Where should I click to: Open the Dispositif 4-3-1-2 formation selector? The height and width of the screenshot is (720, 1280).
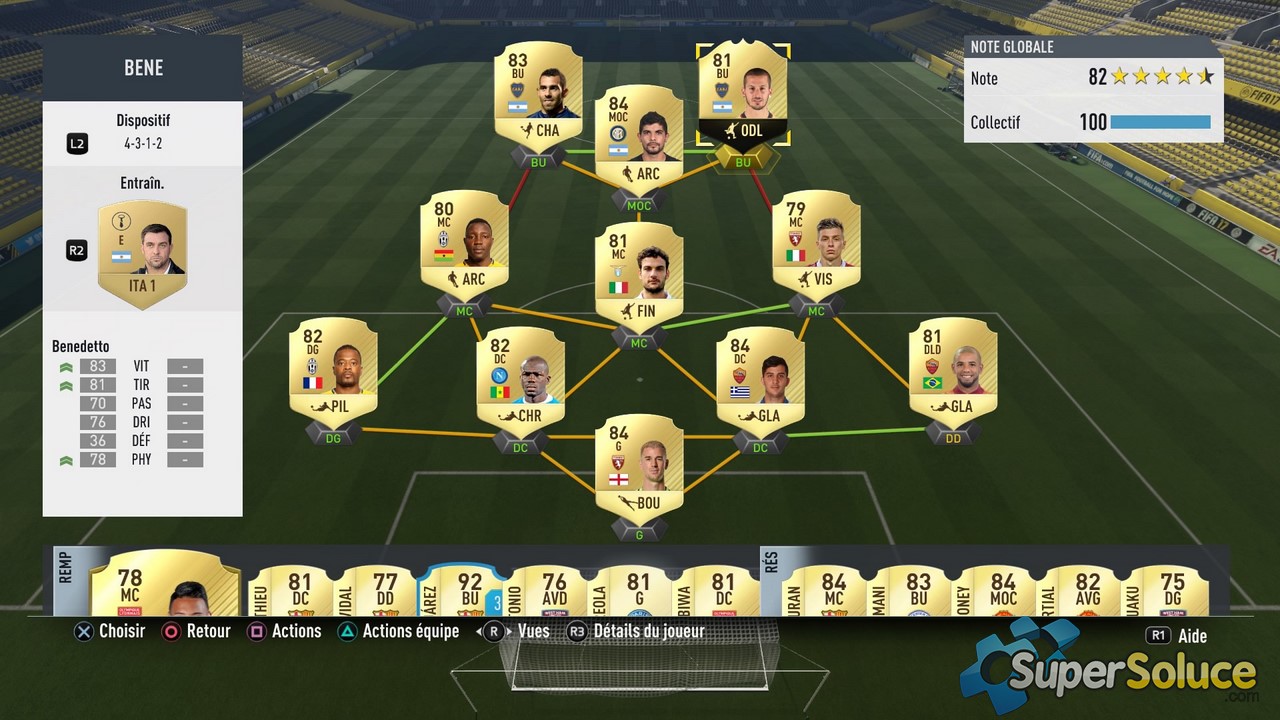143,133
